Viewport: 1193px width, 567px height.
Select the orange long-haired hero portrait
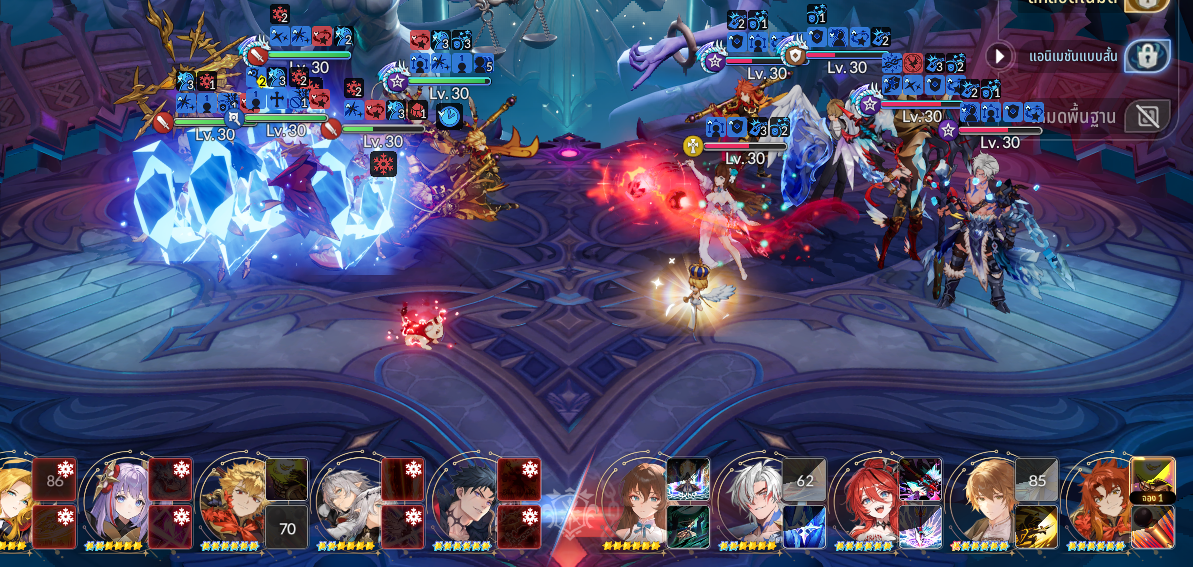1098,502
